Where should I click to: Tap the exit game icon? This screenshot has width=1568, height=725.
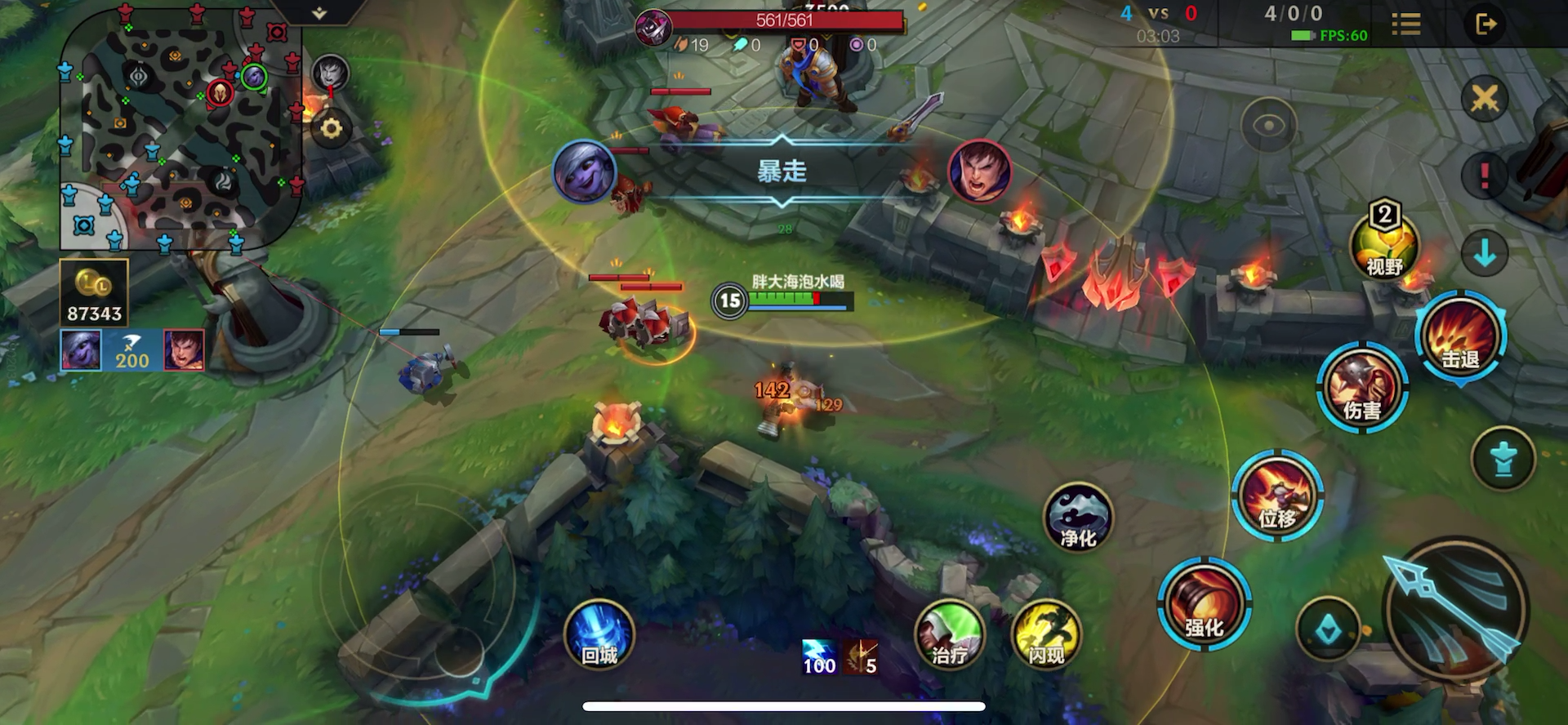click(x=1486, y=24)
